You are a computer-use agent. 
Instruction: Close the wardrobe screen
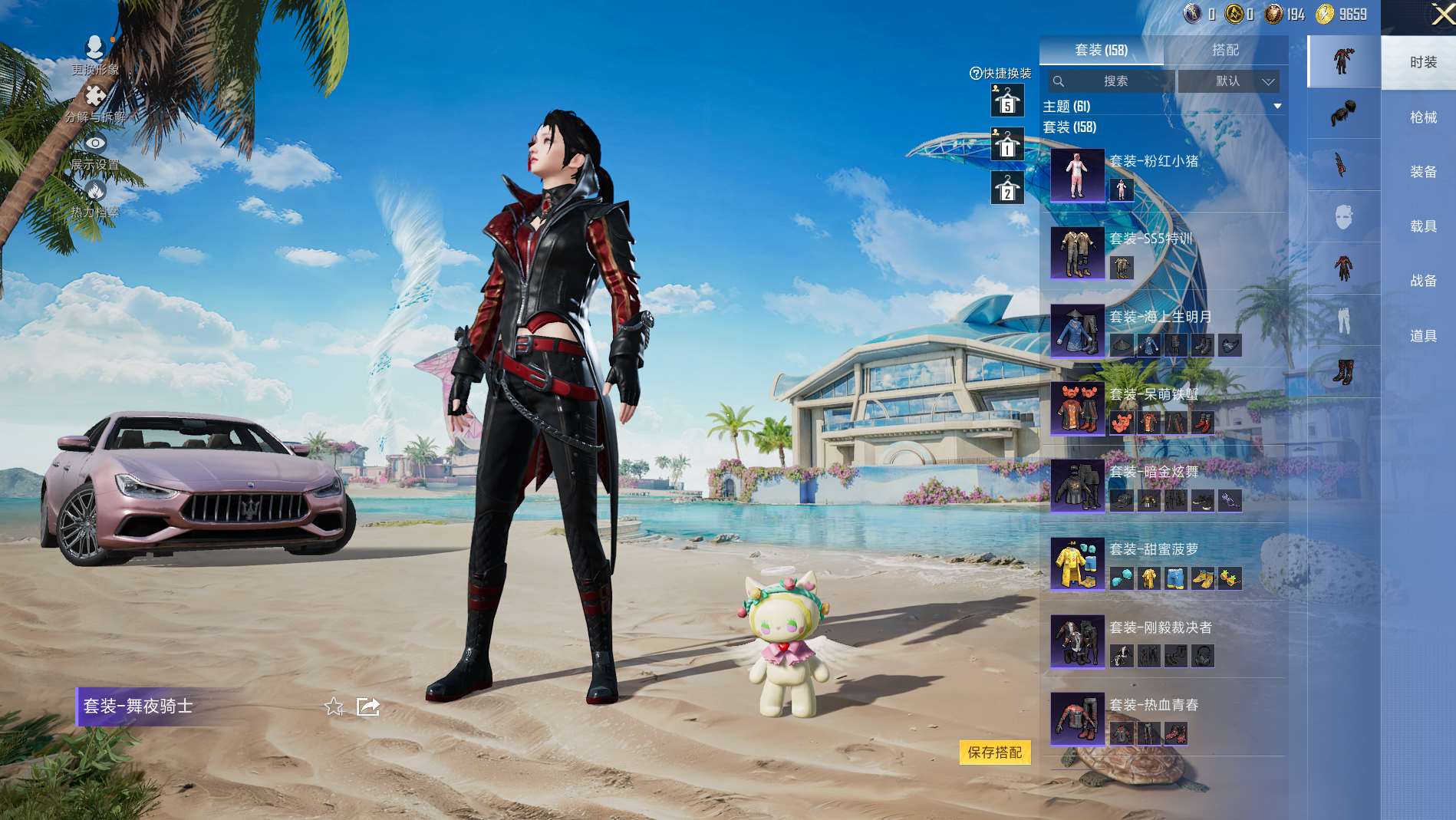pyautogui.click(x=1441, y=15)
